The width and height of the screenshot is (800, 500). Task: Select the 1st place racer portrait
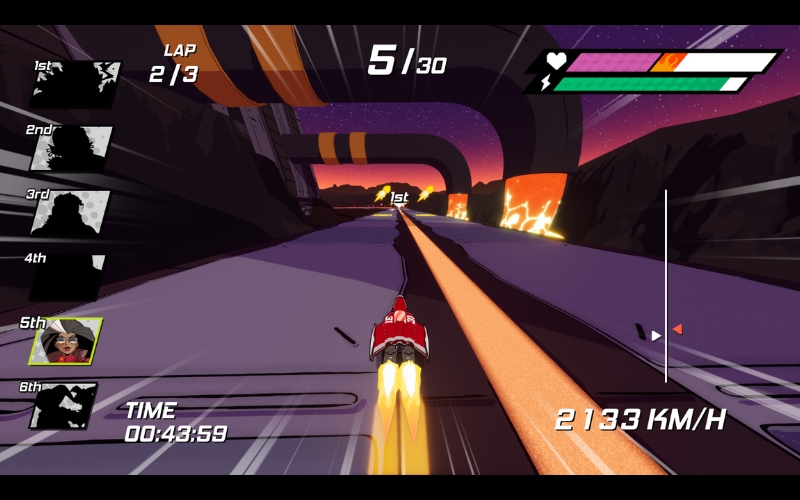75,85
